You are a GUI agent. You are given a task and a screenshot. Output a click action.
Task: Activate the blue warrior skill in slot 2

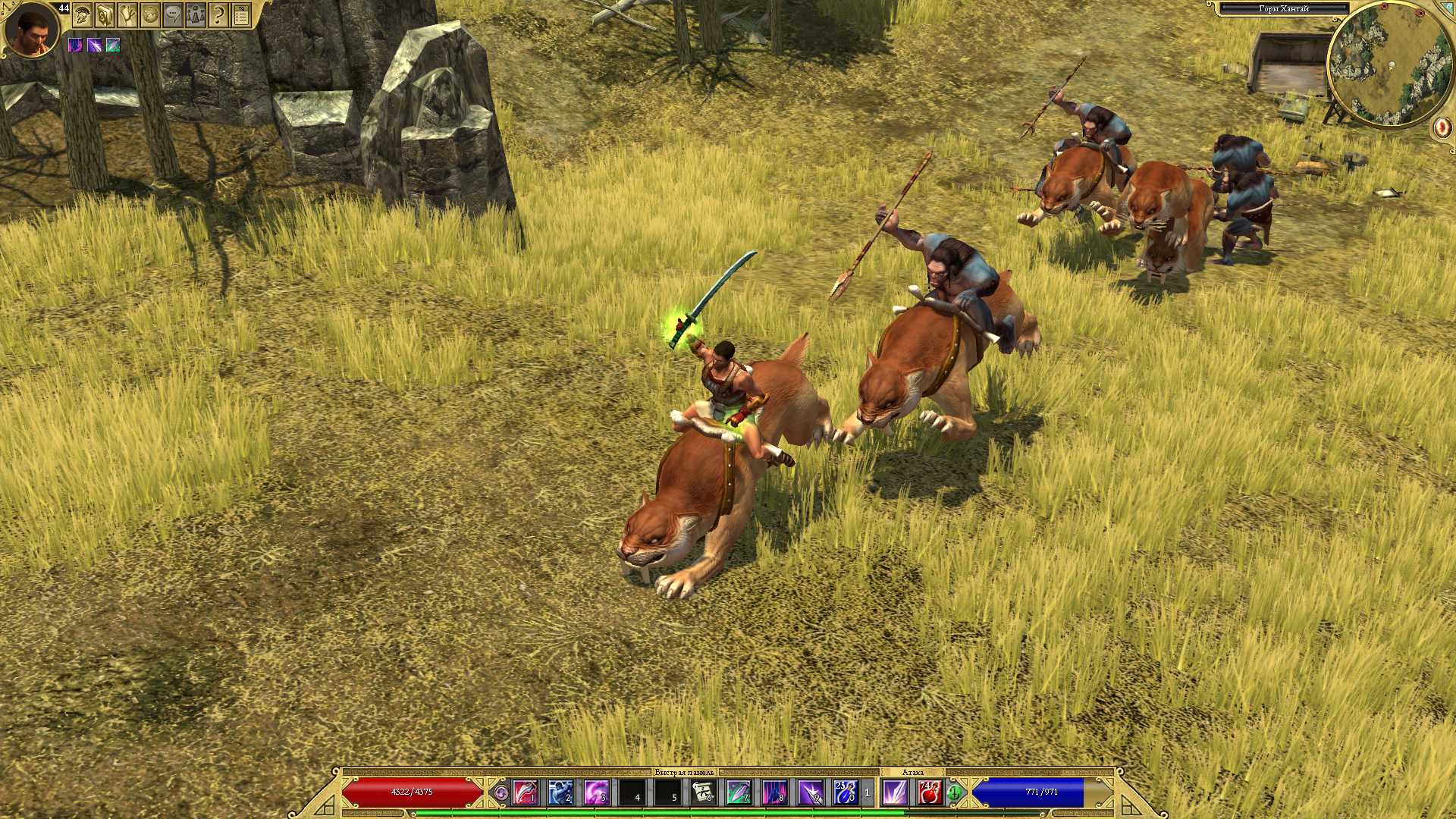(561, 792)
